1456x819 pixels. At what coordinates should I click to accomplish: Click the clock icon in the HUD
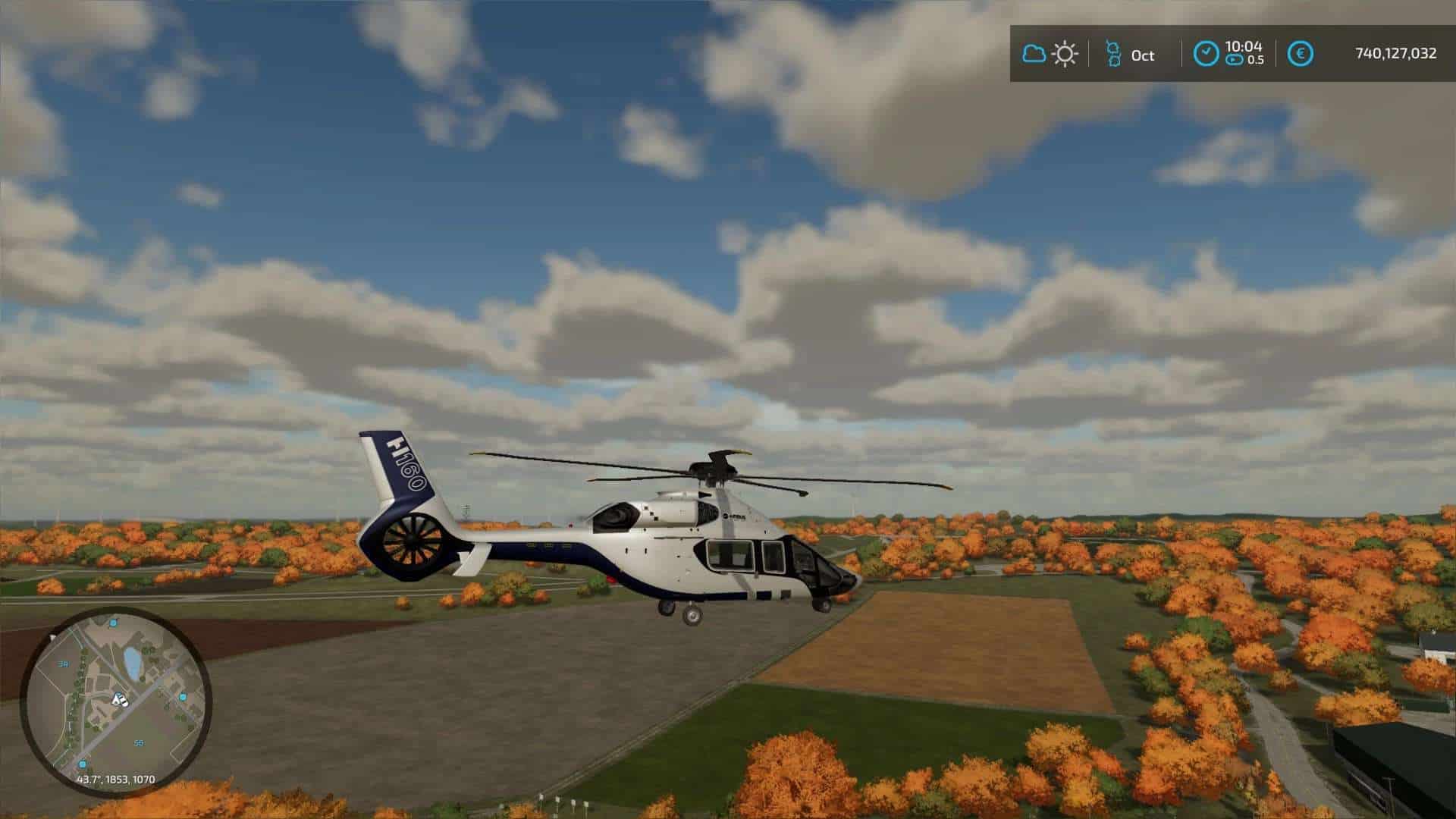tap(1207, 51)
